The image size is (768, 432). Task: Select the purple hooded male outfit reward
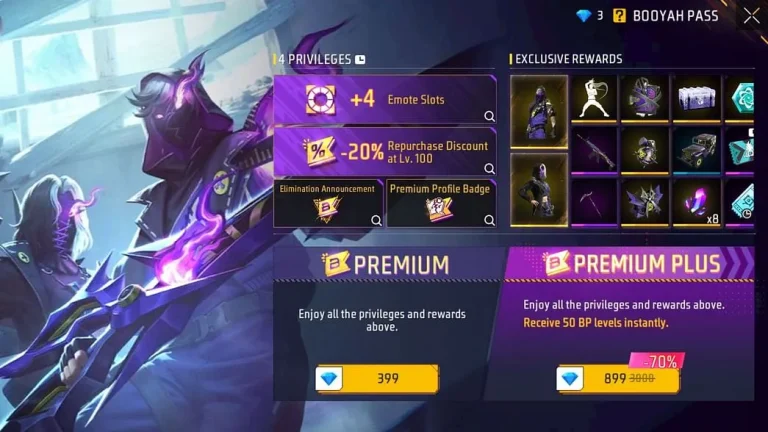[x=539, y=112]
